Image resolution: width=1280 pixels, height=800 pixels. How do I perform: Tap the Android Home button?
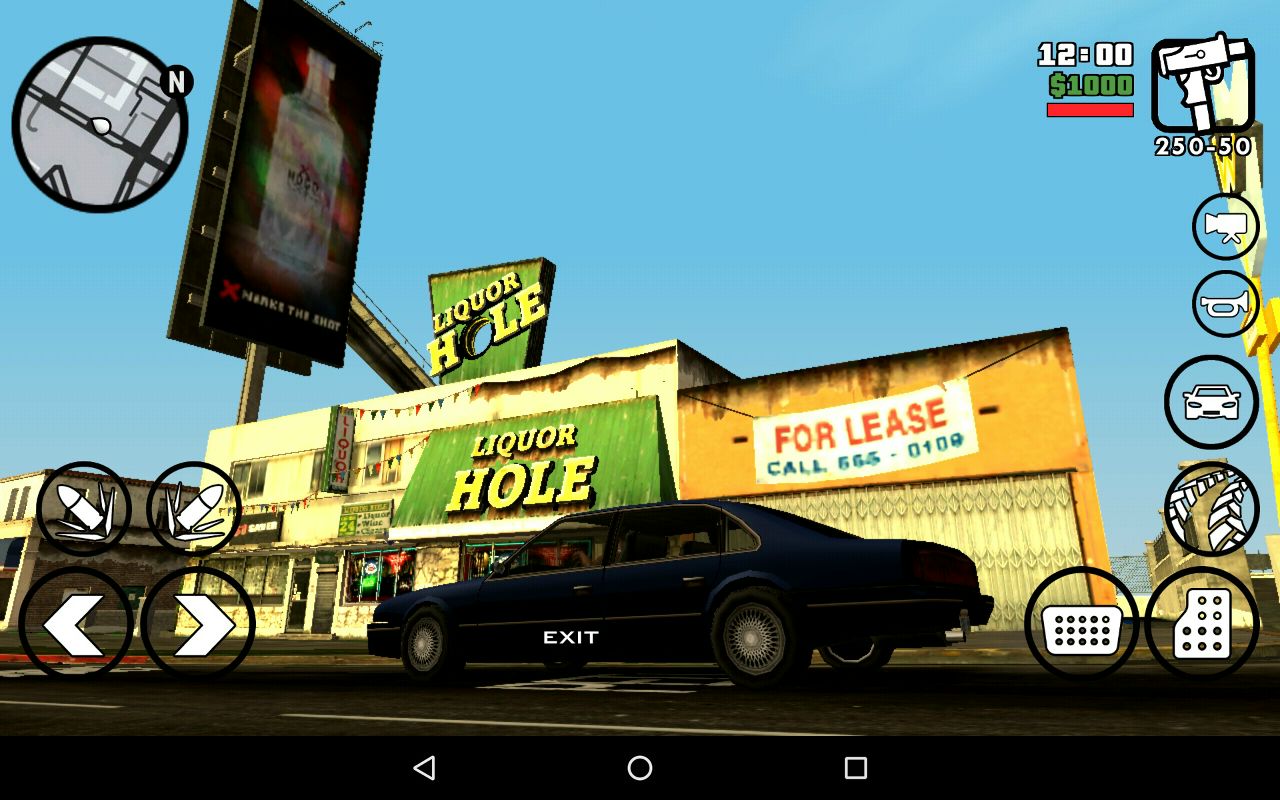[x=639, y=768]
